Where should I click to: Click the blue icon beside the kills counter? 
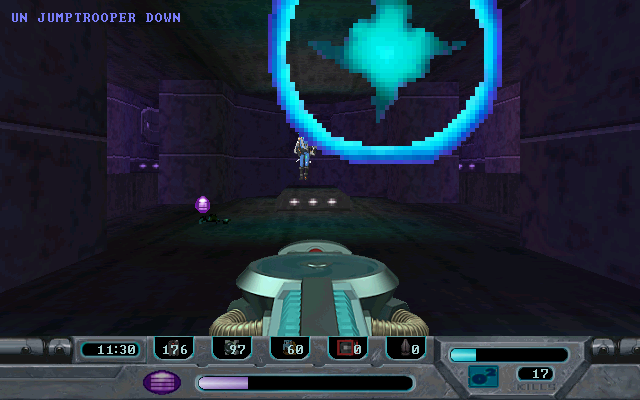(x=484, y=377)
